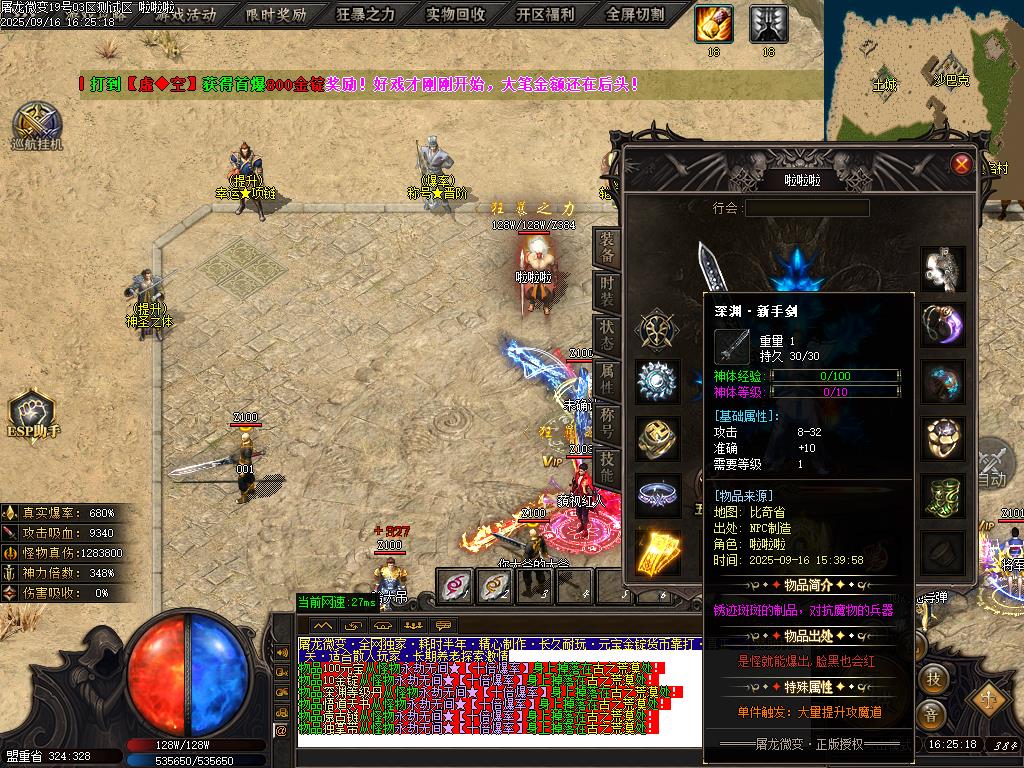Open the 限时奖励 menu
Screen dimensions: 1024x768
(x=276, y=14)
